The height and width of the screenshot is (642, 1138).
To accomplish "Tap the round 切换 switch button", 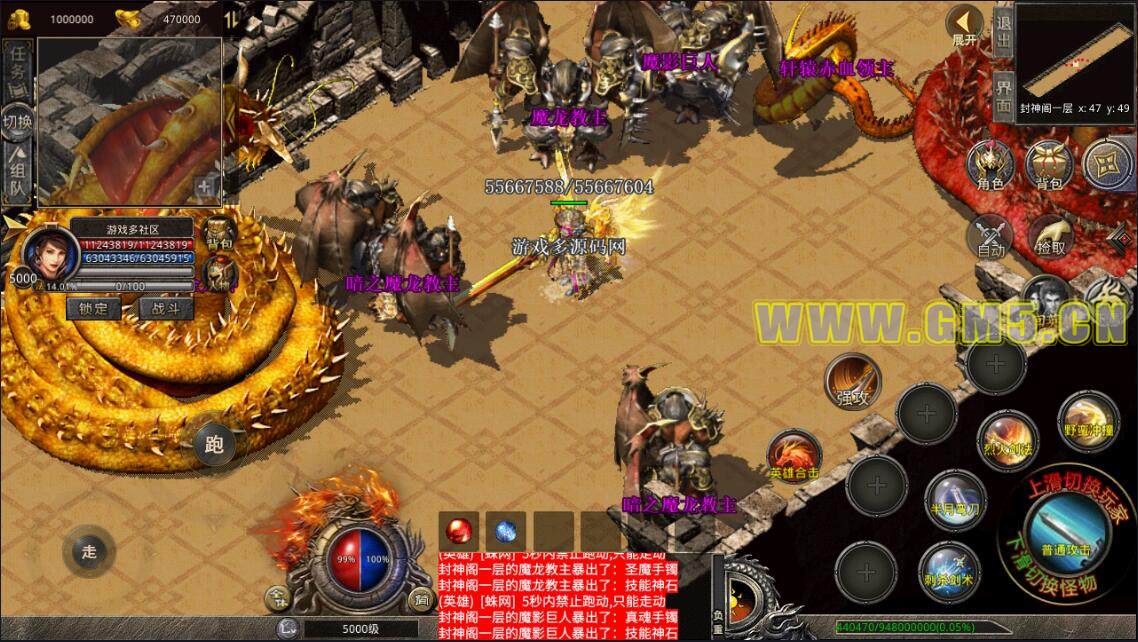I will [17, 122].
